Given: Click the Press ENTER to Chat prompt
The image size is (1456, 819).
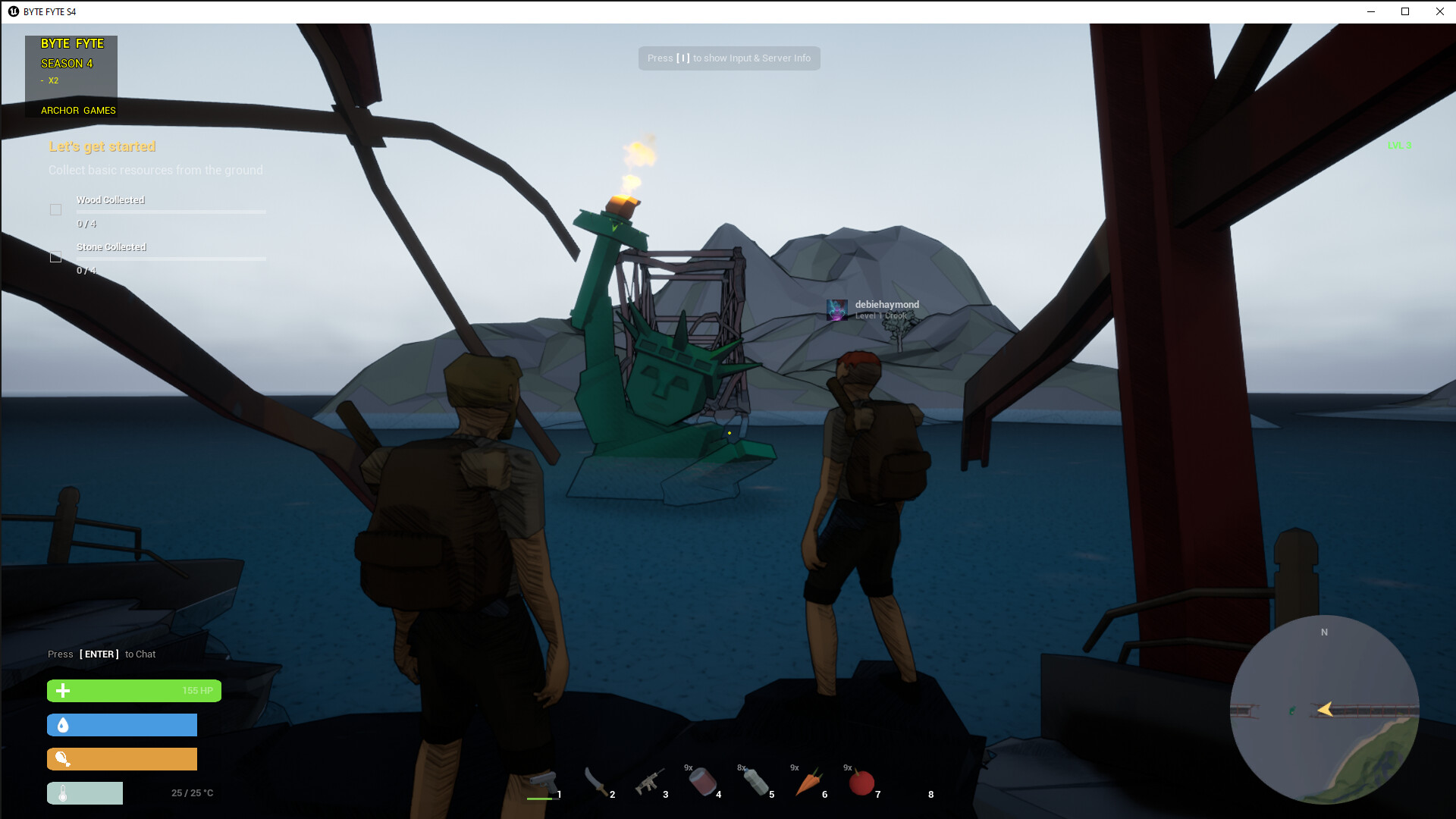Looking at the screenshot, I should (101, 654).
